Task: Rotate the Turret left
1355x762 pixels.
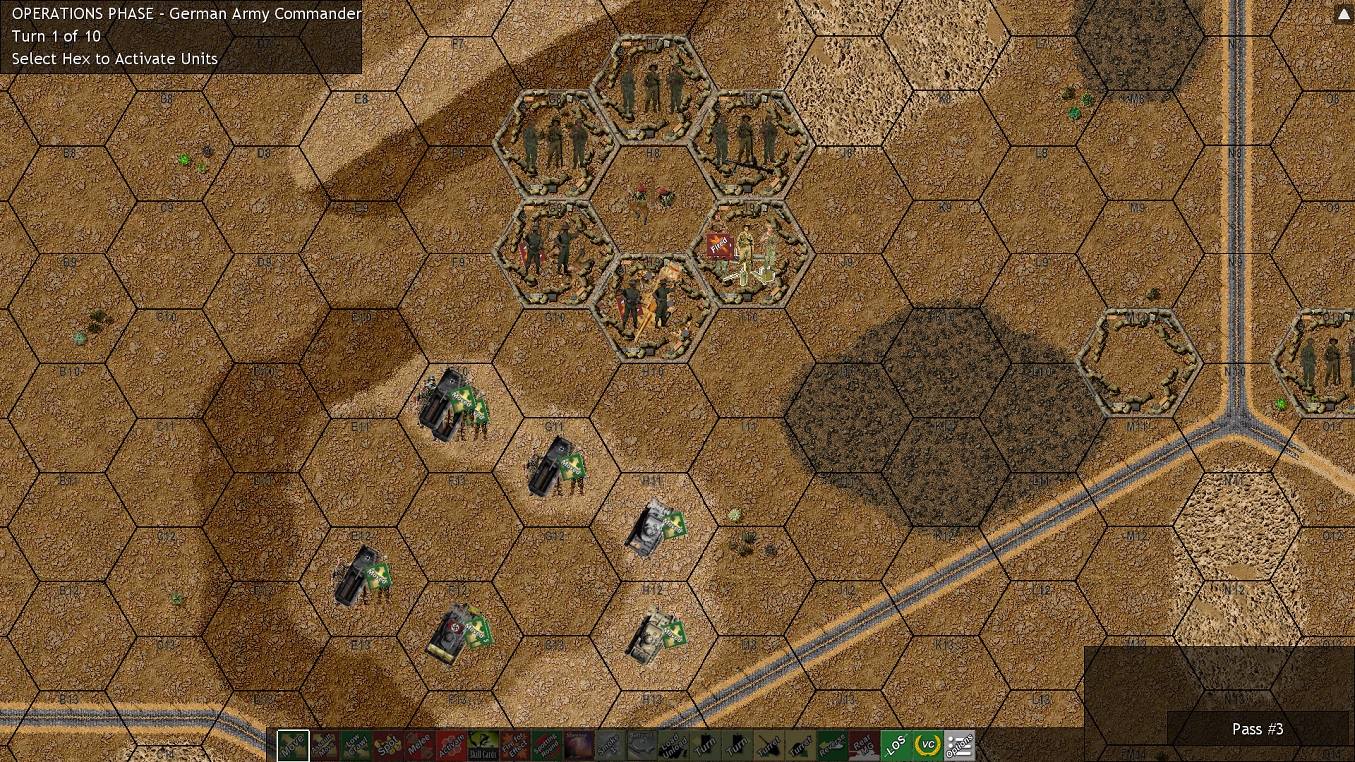Action: 770,745
